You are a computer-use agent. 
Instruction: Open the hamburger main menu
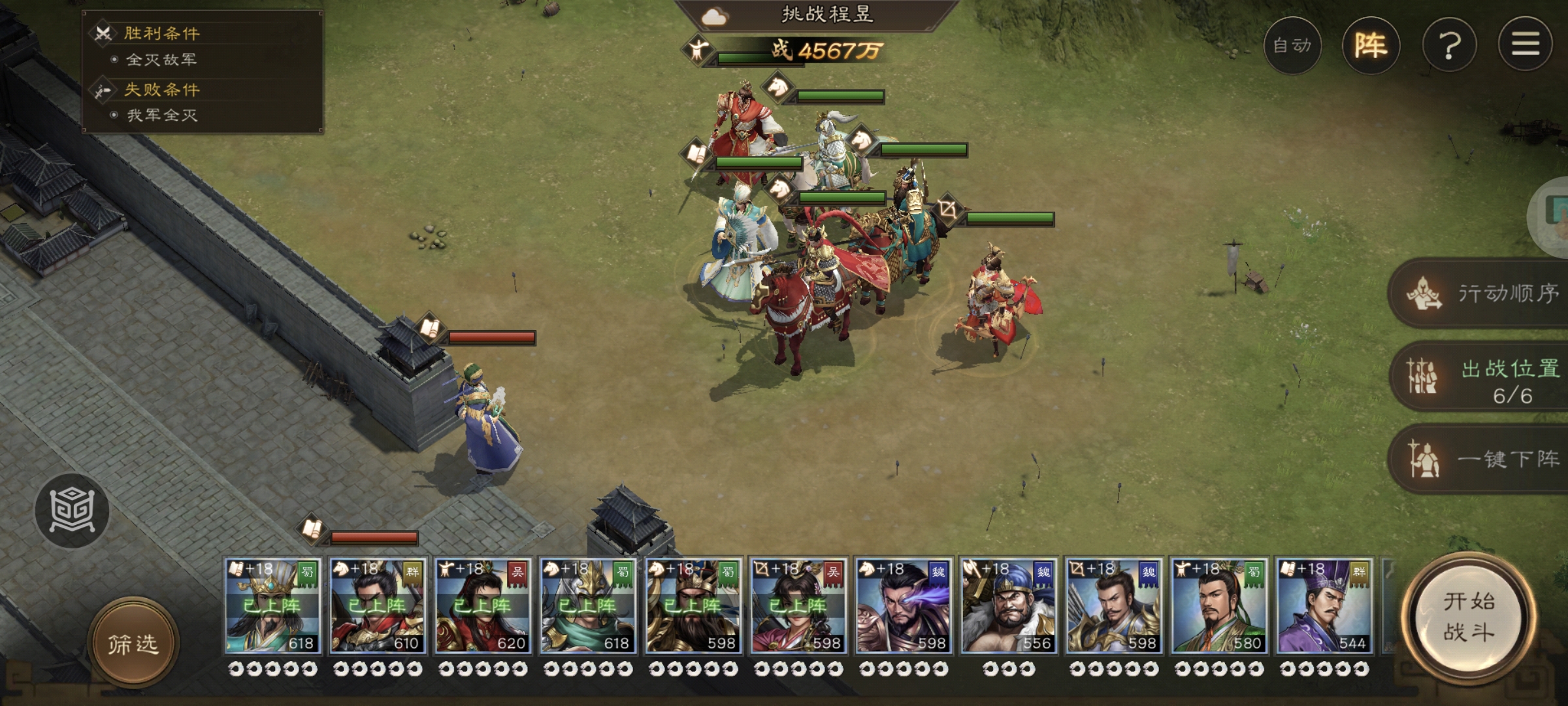[1525, 45]
